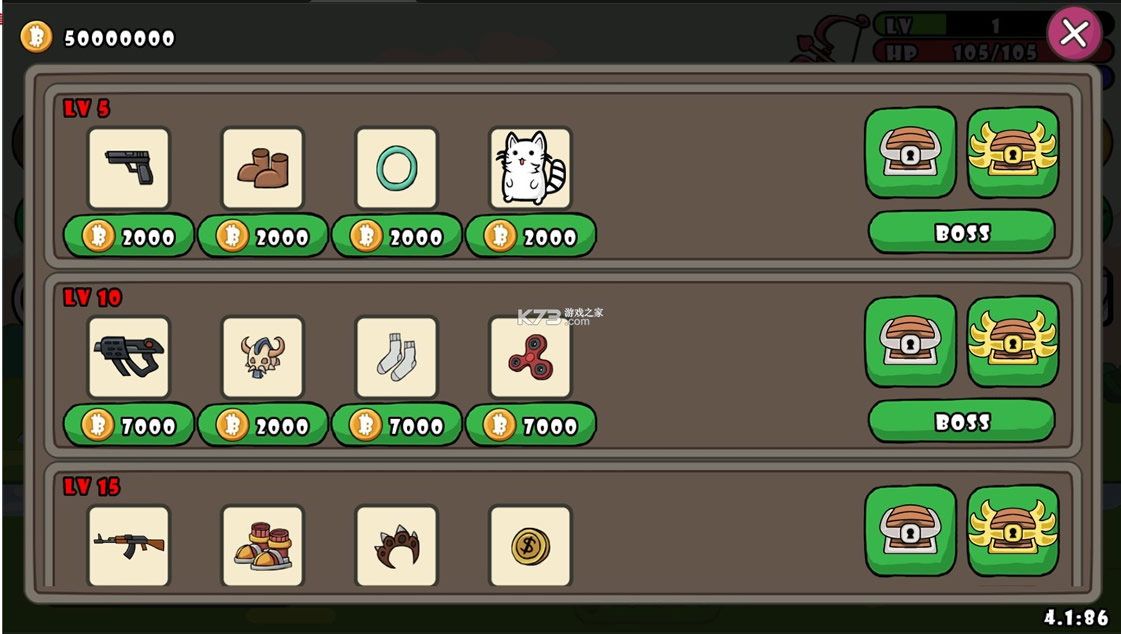The image size is (1121, 634).
Task: Select the AK-47 rifle in LV 15
Action: pos(129,545)
